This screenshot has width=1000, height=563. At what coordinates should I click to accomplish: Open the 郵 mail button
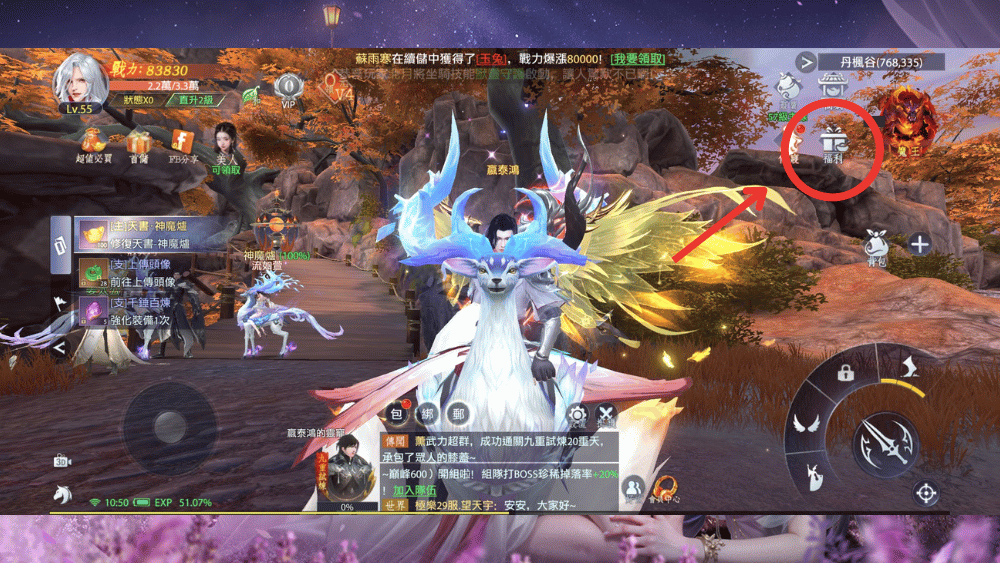(458, 414)
